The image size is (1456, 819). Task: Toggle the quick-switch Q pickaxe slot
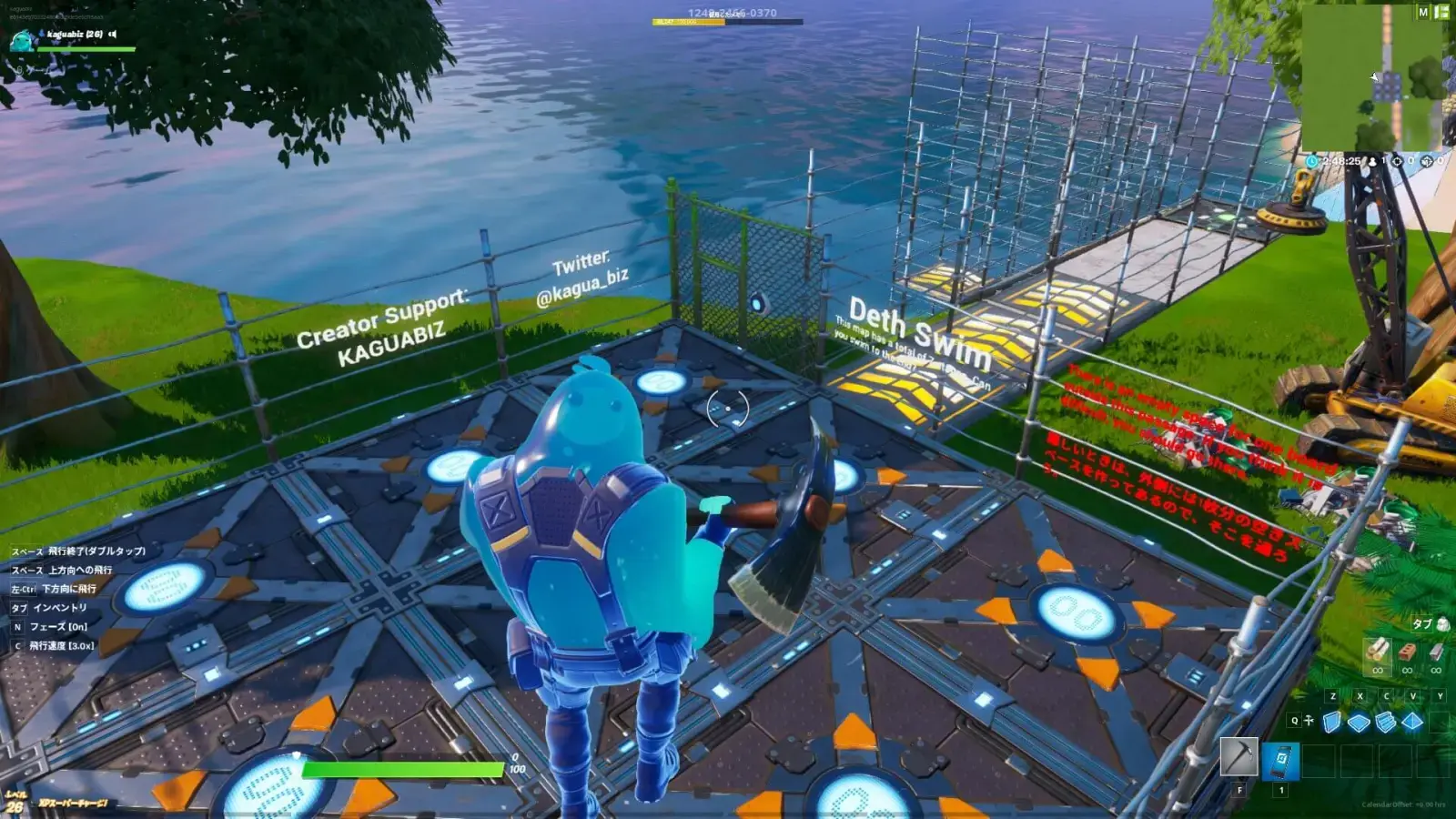[1295, 721]
